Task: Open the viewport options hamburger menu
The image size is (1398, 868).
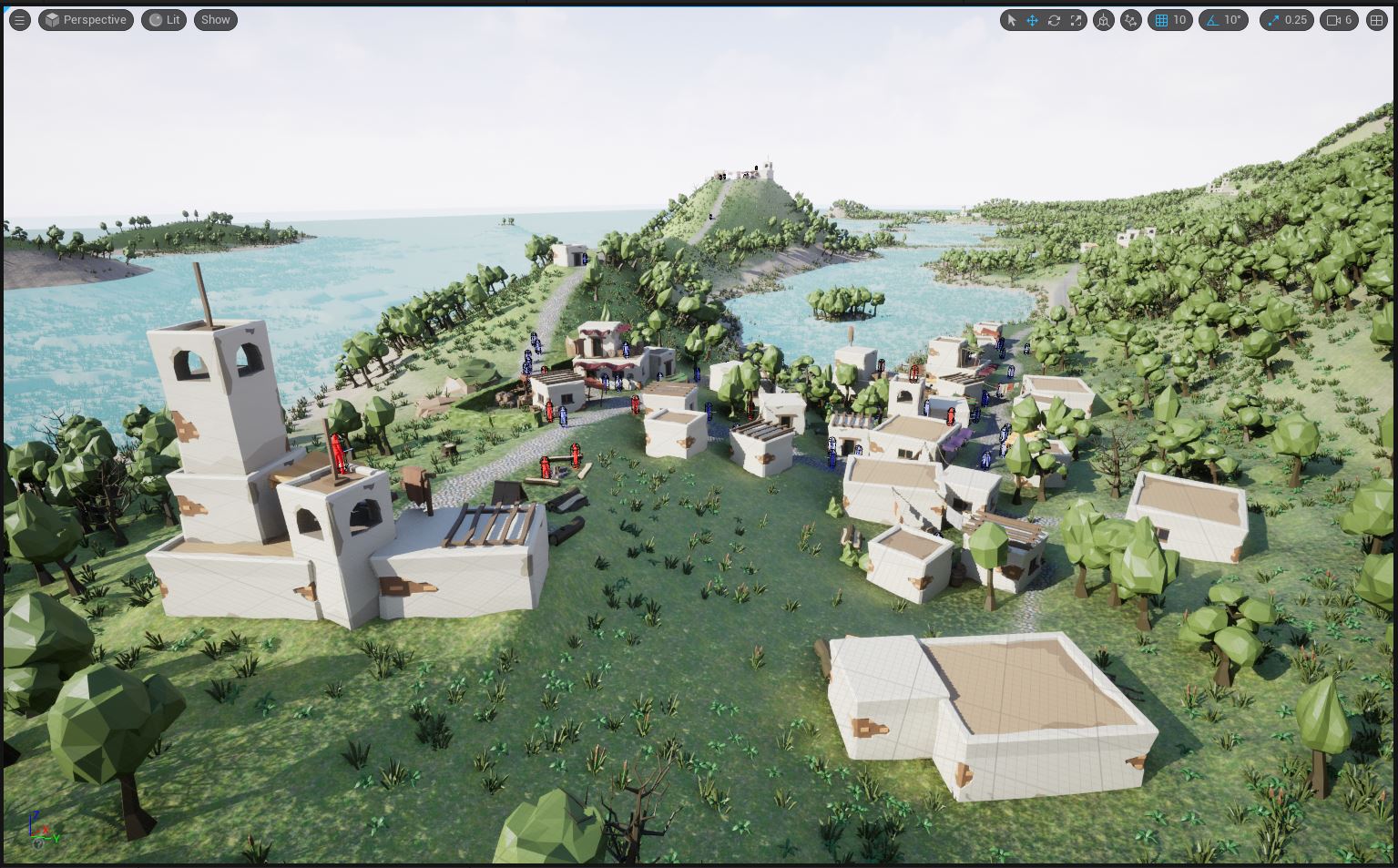Action: (19, 20)
